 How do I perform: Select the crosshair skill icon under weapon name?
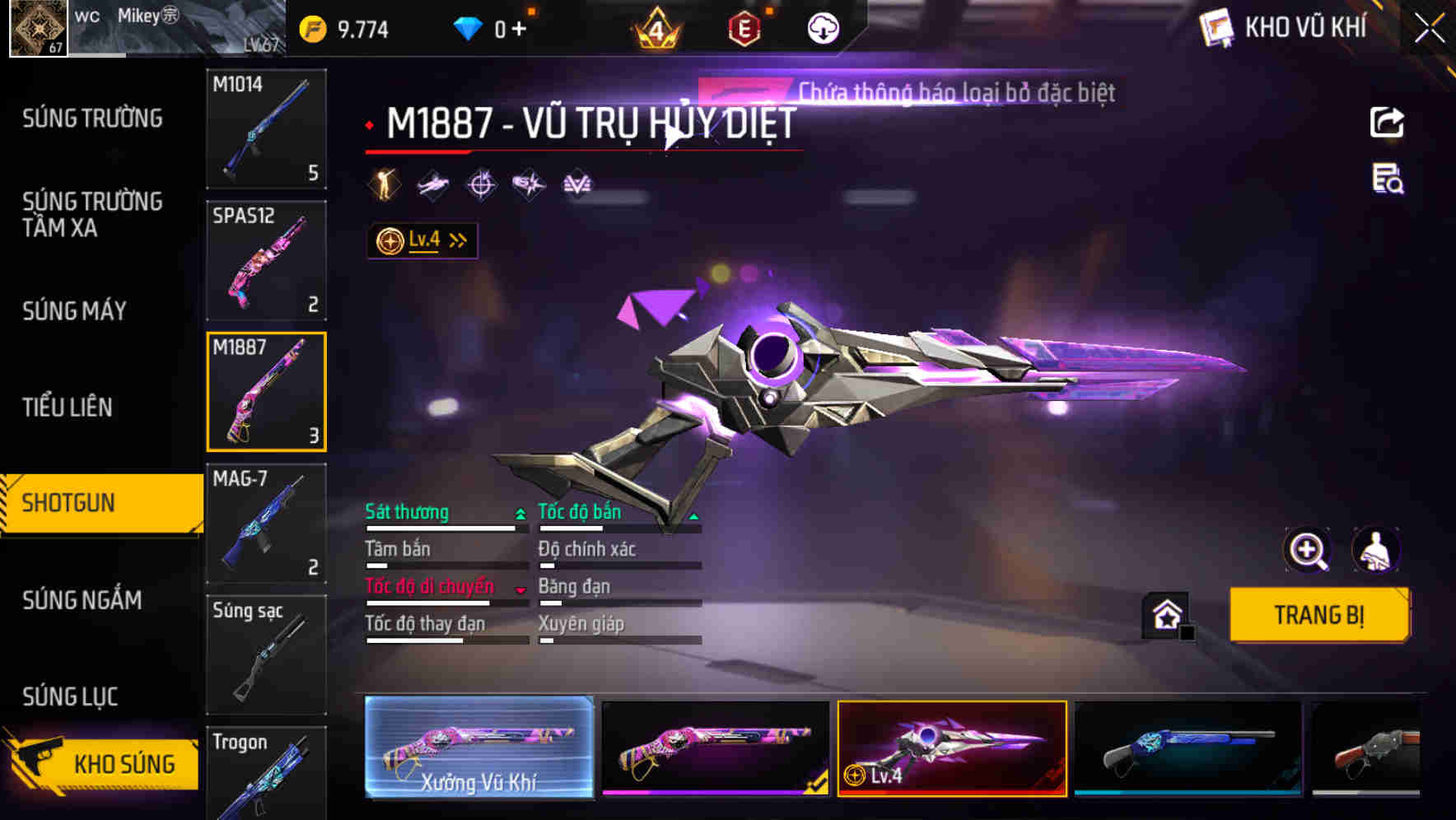[x=482, y=184]
